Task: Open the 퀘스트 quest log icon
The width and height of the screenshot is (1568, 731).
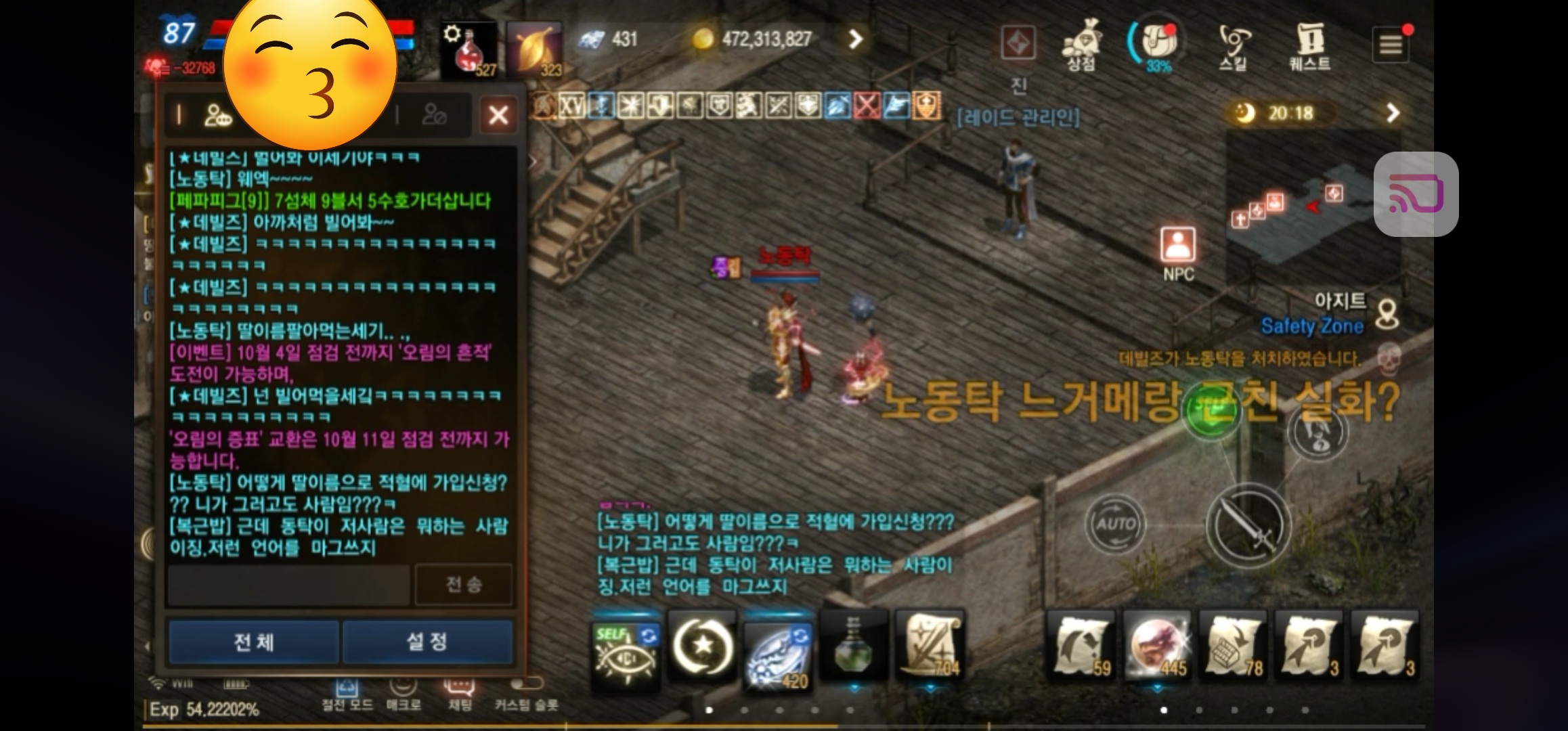Action: (x=1309, y=41)
